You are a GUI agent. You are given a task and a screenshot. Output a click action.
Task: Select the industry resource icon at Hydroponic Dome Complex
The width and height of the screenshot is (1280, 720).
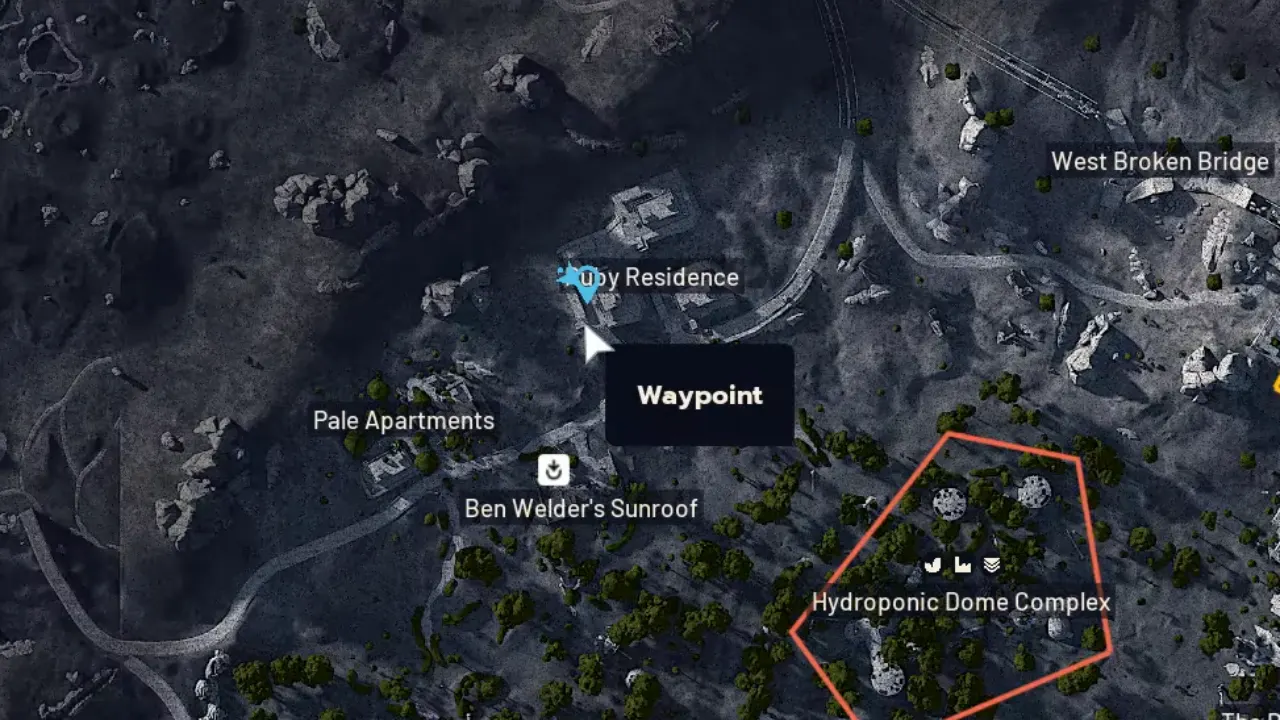pos(962,564)
